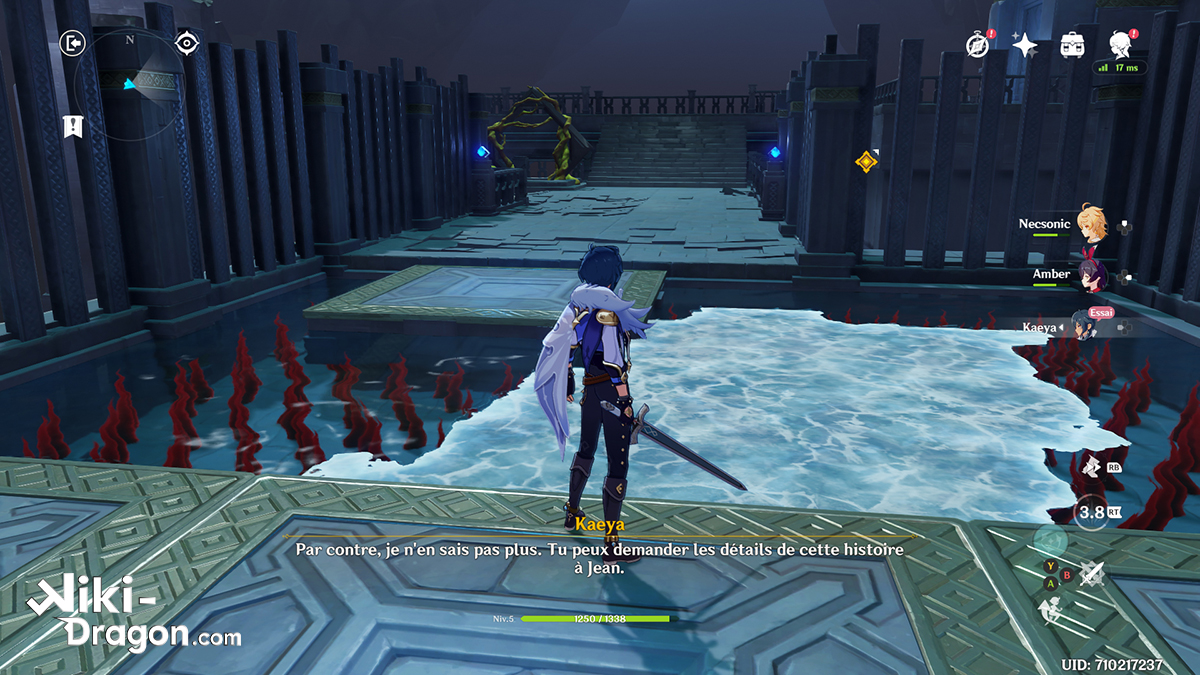Activate the elemental sight eye icon

pyautogui.click(x=186, y=43)
